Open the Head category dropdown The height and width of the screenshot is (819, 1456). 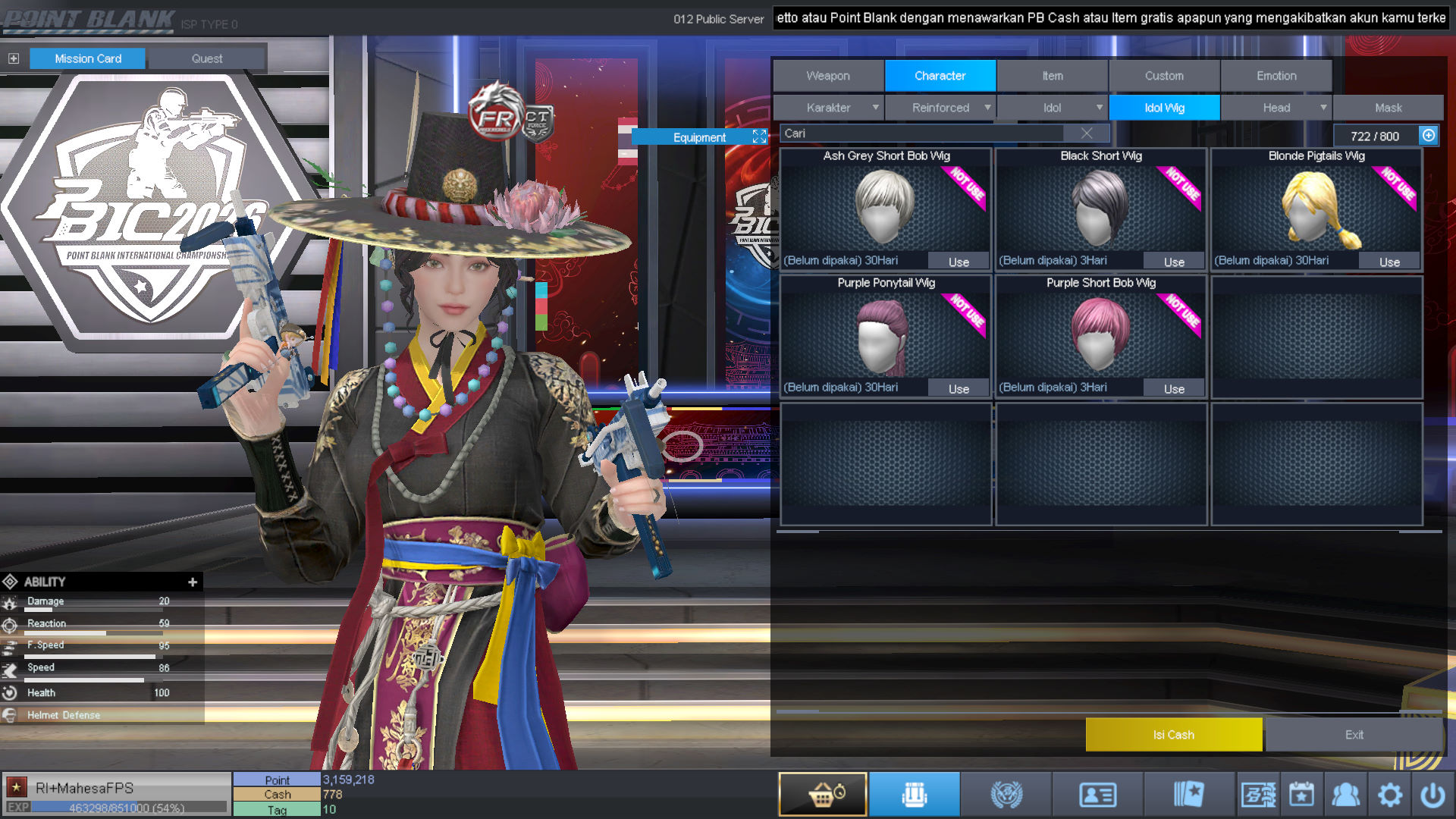tap(1276, 108)
